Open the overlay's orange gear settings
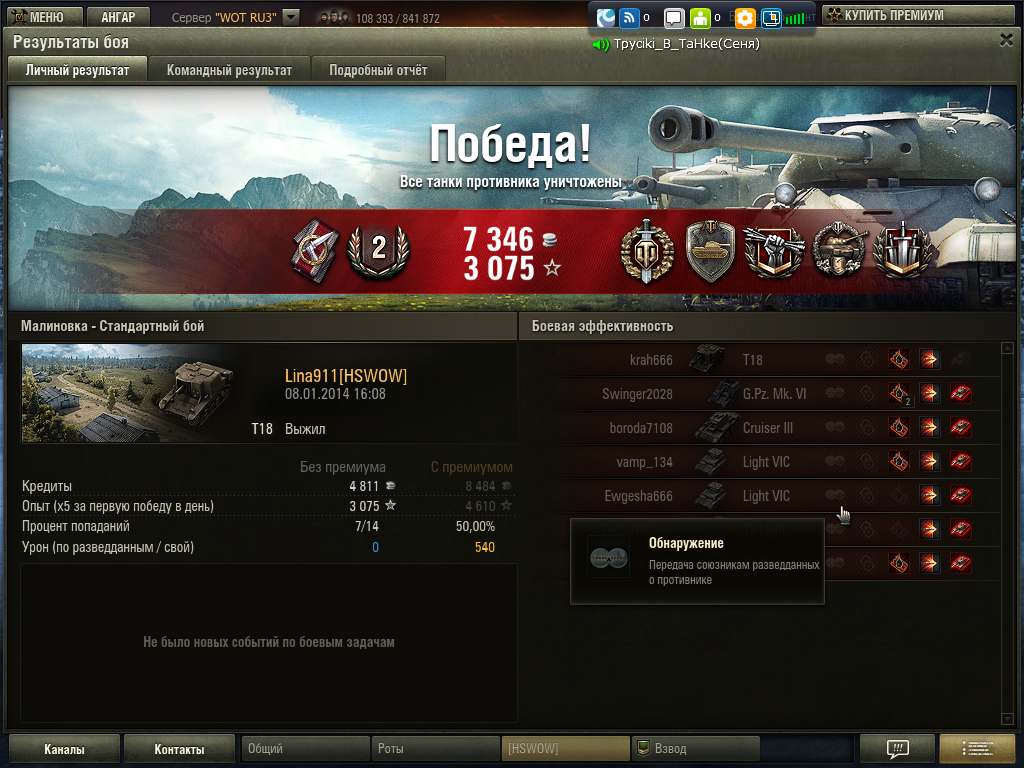This screenshot has width=1024, height=768. (x=745, y=18)
